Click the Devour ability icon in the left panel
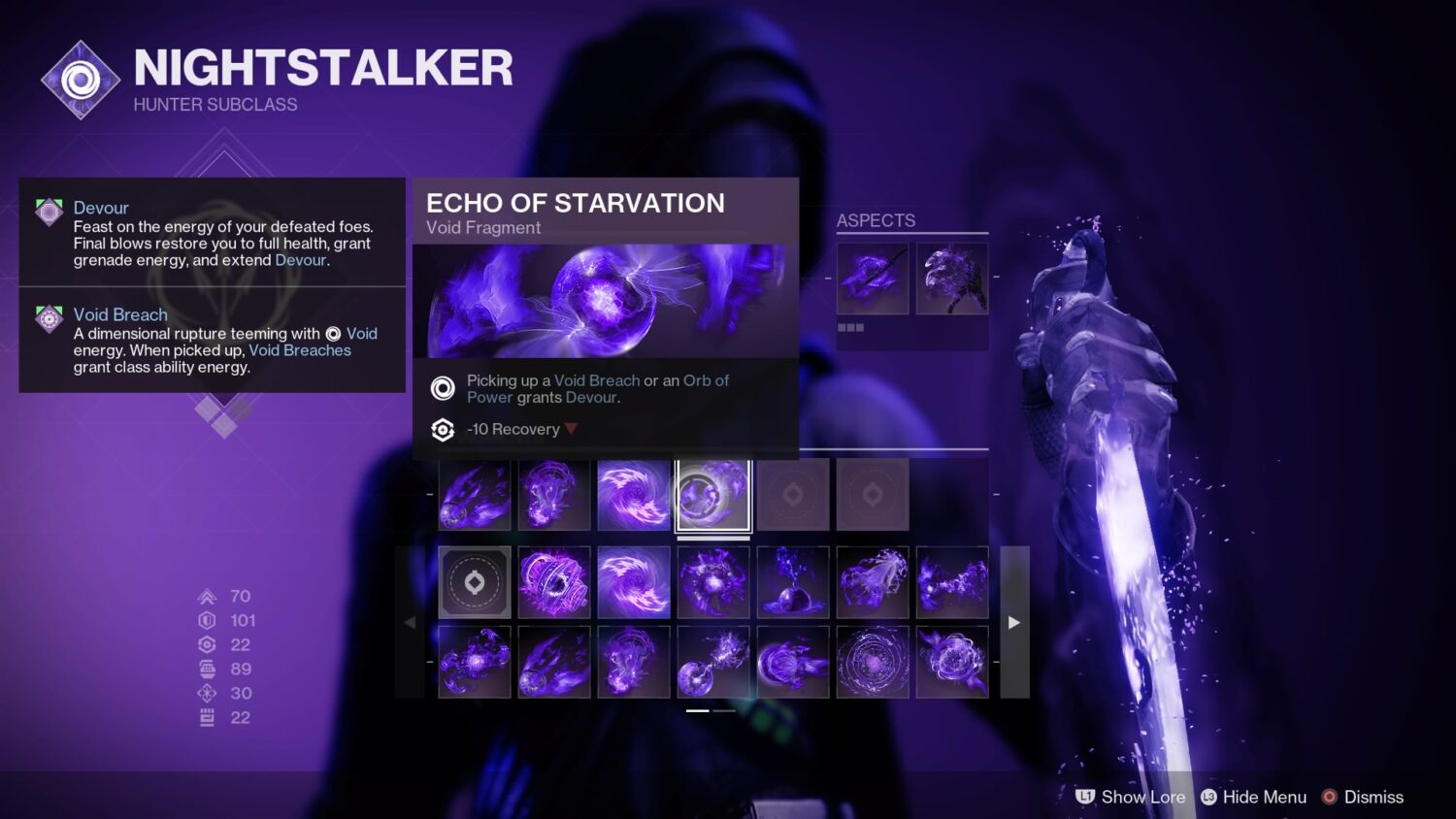Viewport: 1456px width, 819px height. pos(49,214)
